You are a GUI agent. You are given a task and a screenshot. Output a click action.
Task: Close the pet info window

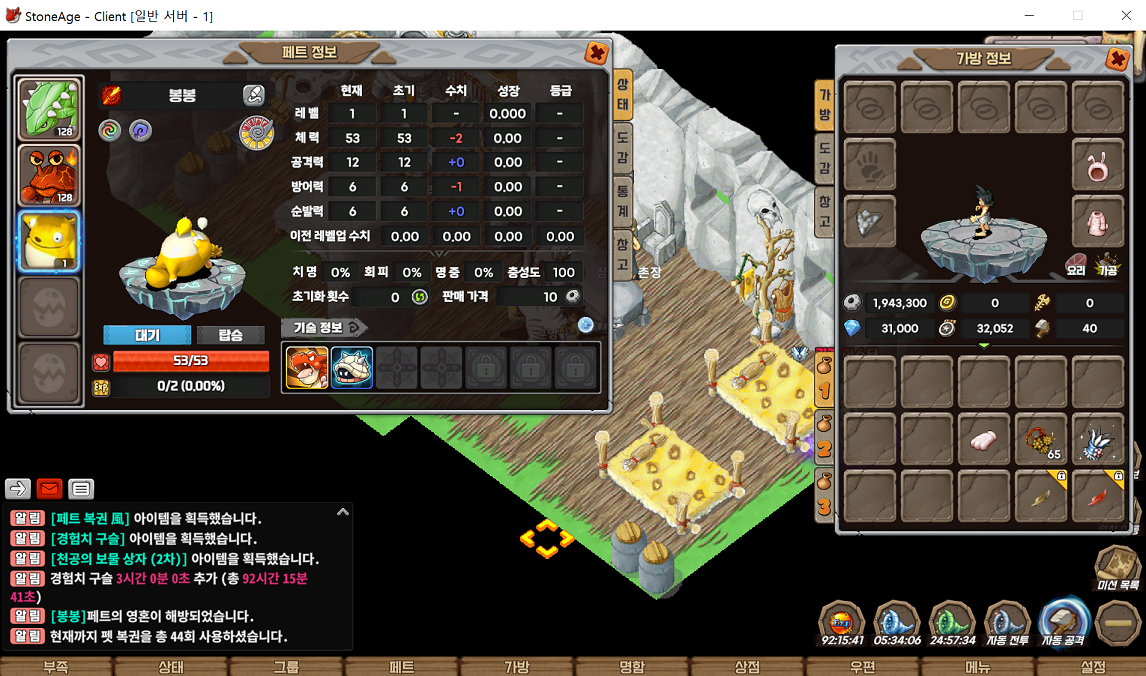coord(596,54)
